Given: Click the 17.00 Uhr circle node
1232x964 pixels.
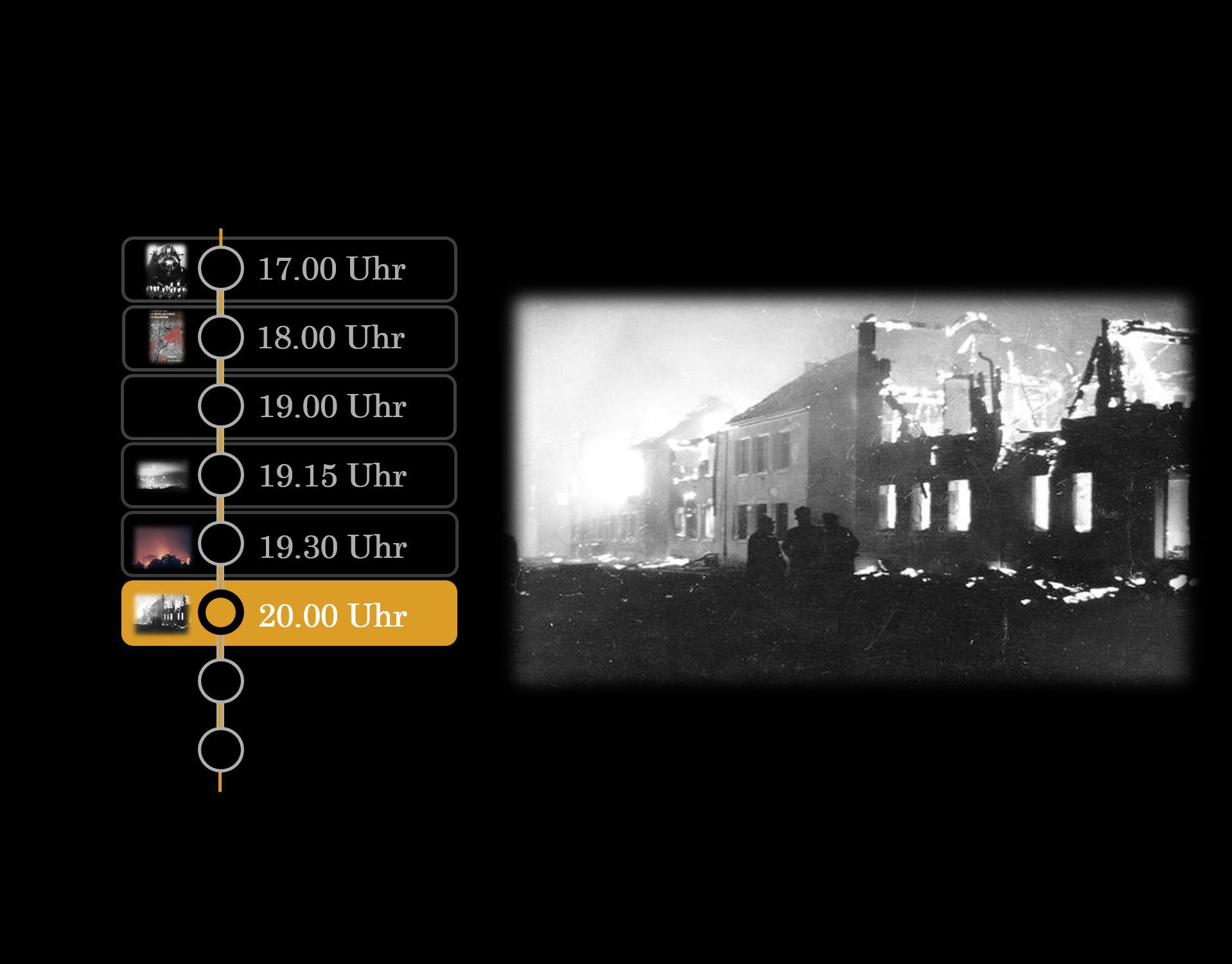Looking at the screenshot, I should (x=222, y=270).
